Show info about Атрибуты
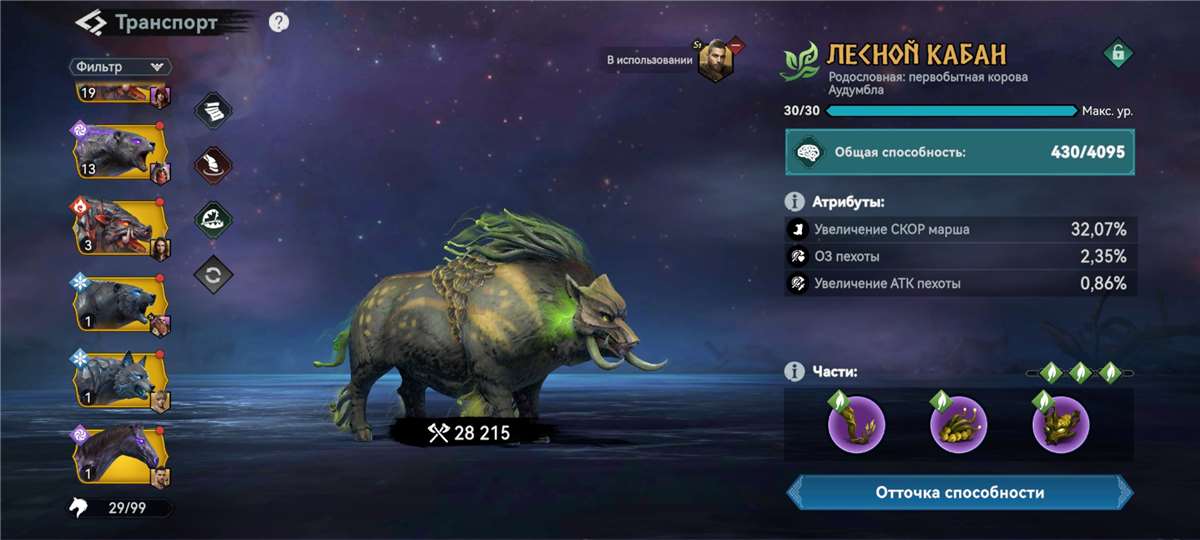This screenshot has height=540, width=1200. click(795, 201)
